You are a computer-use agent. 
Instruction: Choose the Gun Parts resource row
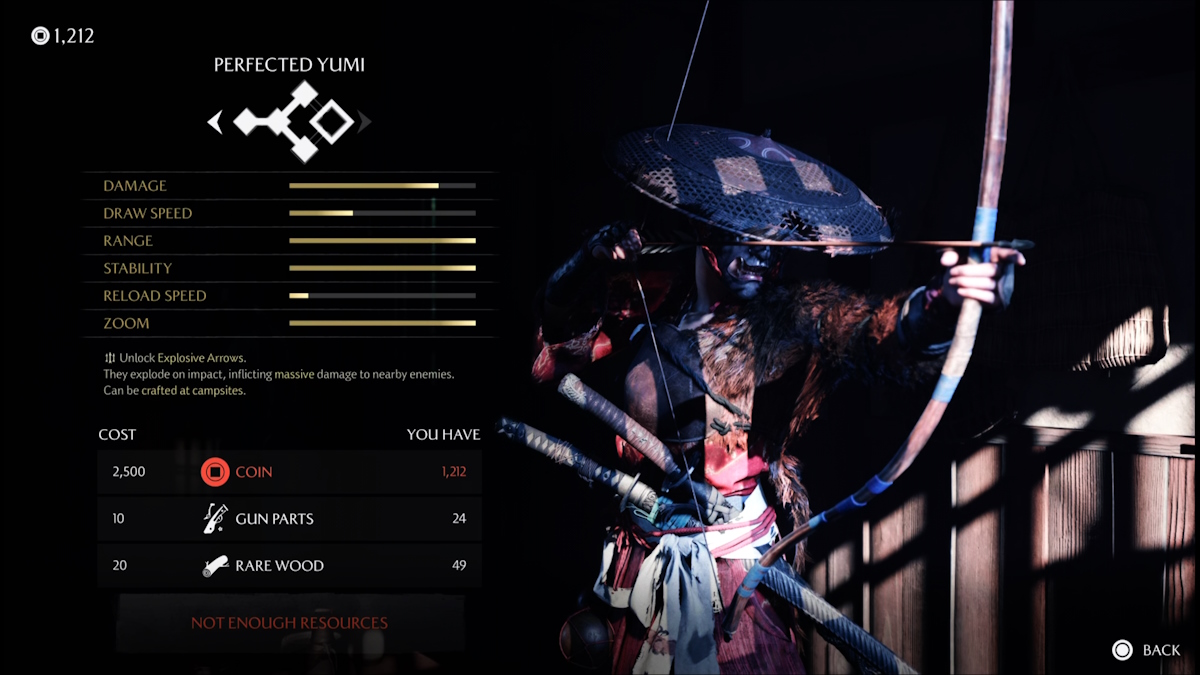(289, 518)
